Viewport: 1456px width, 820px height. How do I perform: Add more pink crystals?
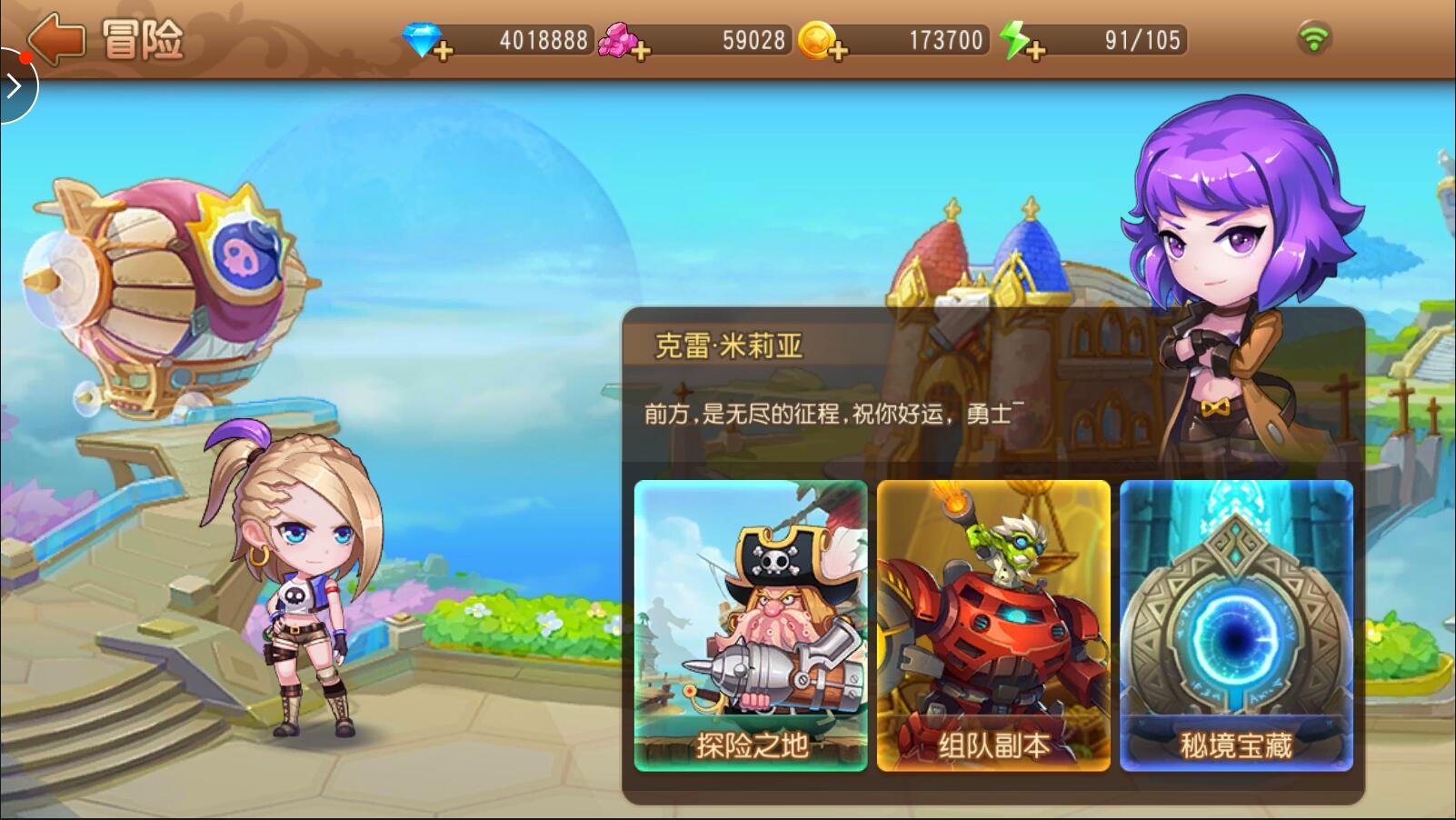pyautogui.click(x=640, y=51)
